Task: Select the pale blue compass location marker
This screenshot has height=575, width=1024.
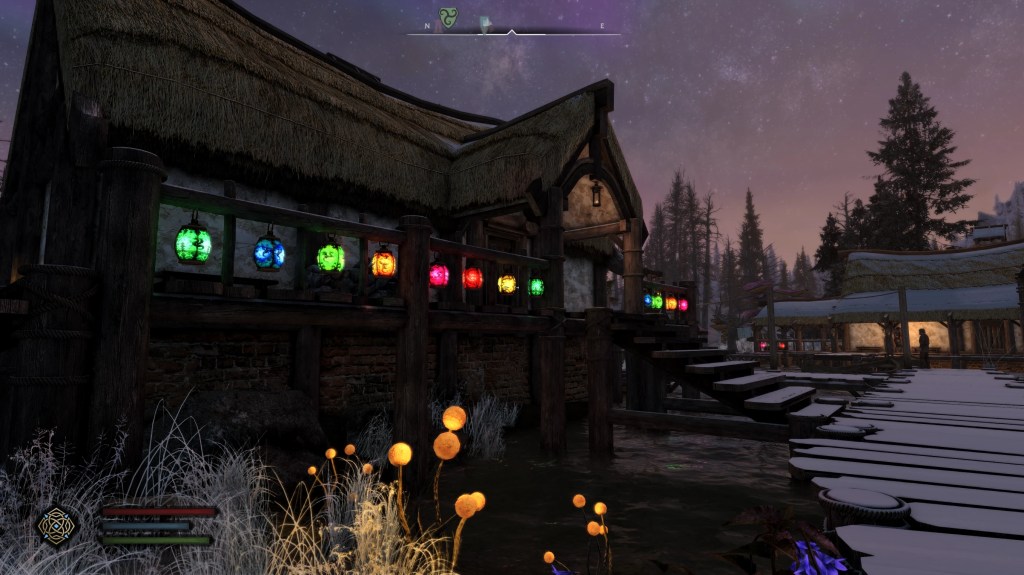Action: coord(486,23)
